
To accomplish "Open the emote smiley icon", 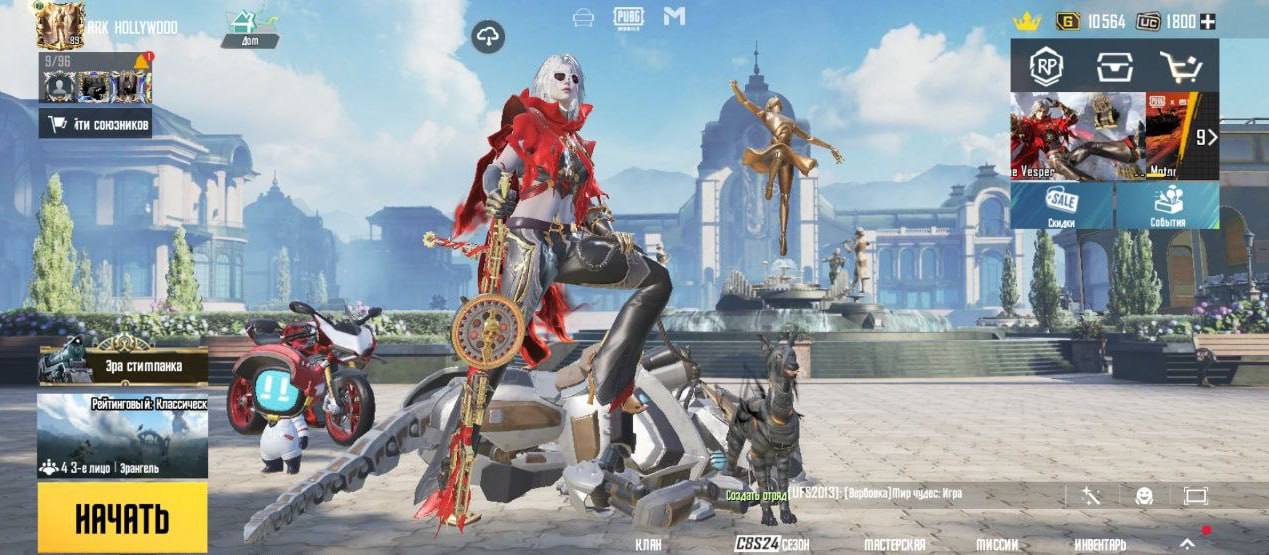I will pyautogui.click(x=1144, y=496).
